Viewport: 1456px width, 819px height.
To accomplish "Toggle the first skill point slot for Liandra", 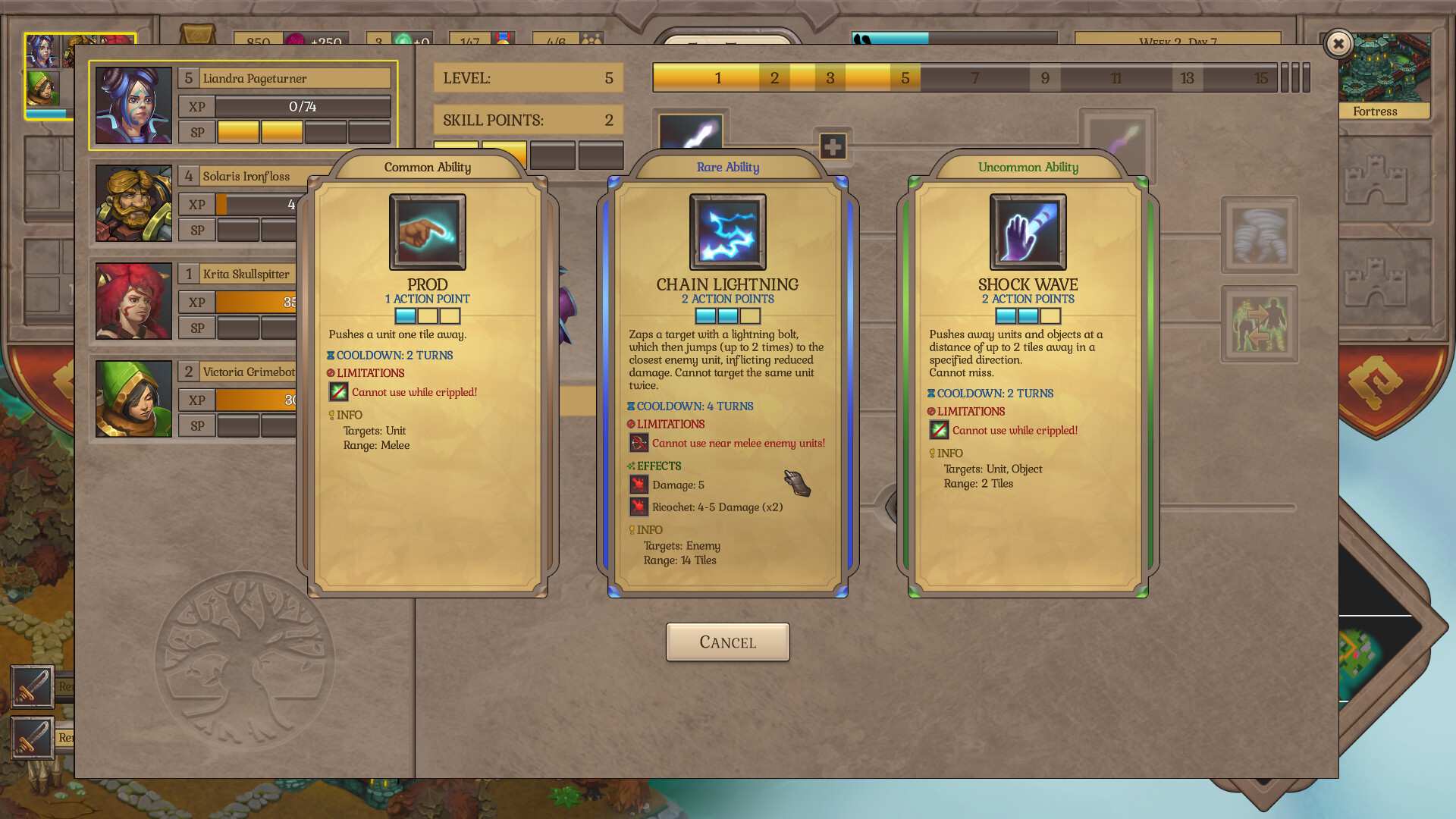I will click(238, 130).
